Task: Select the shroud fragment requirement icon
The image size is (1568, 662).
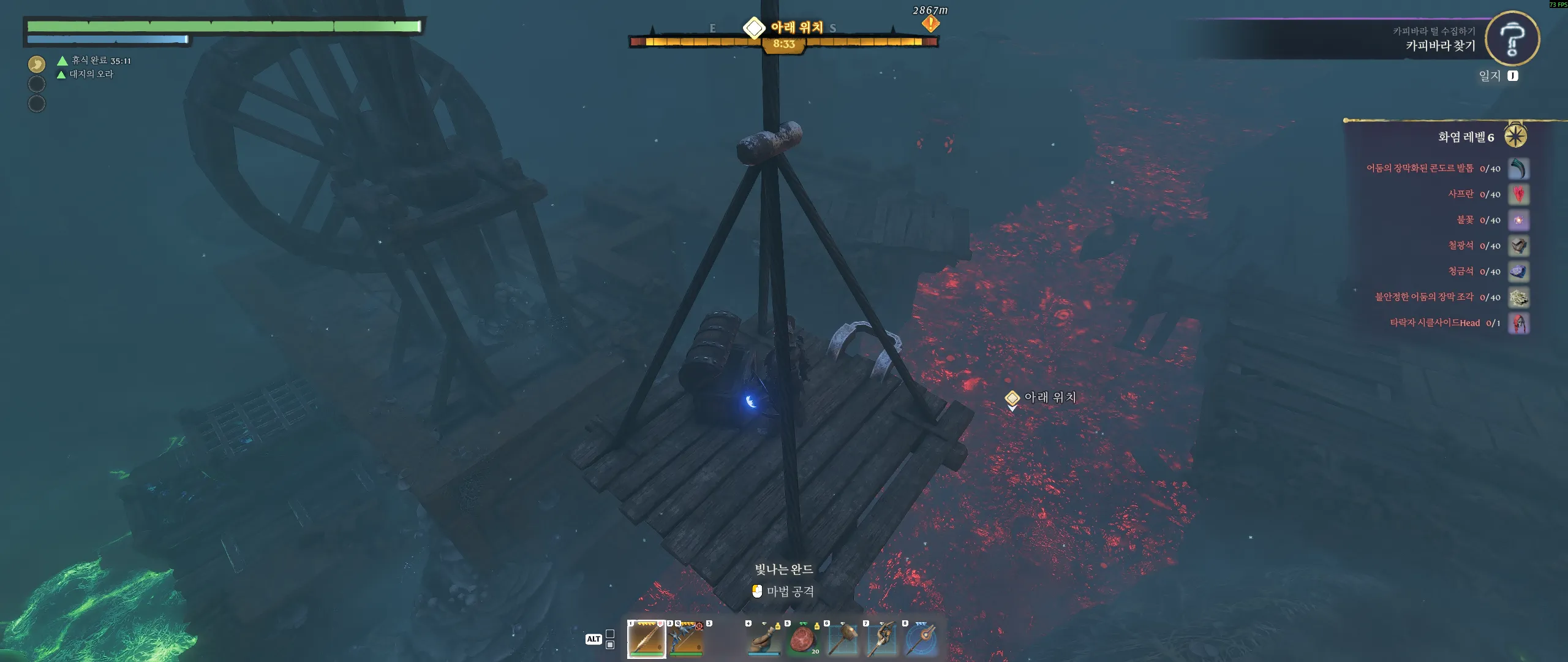Action: click(x=1518, y=297)
